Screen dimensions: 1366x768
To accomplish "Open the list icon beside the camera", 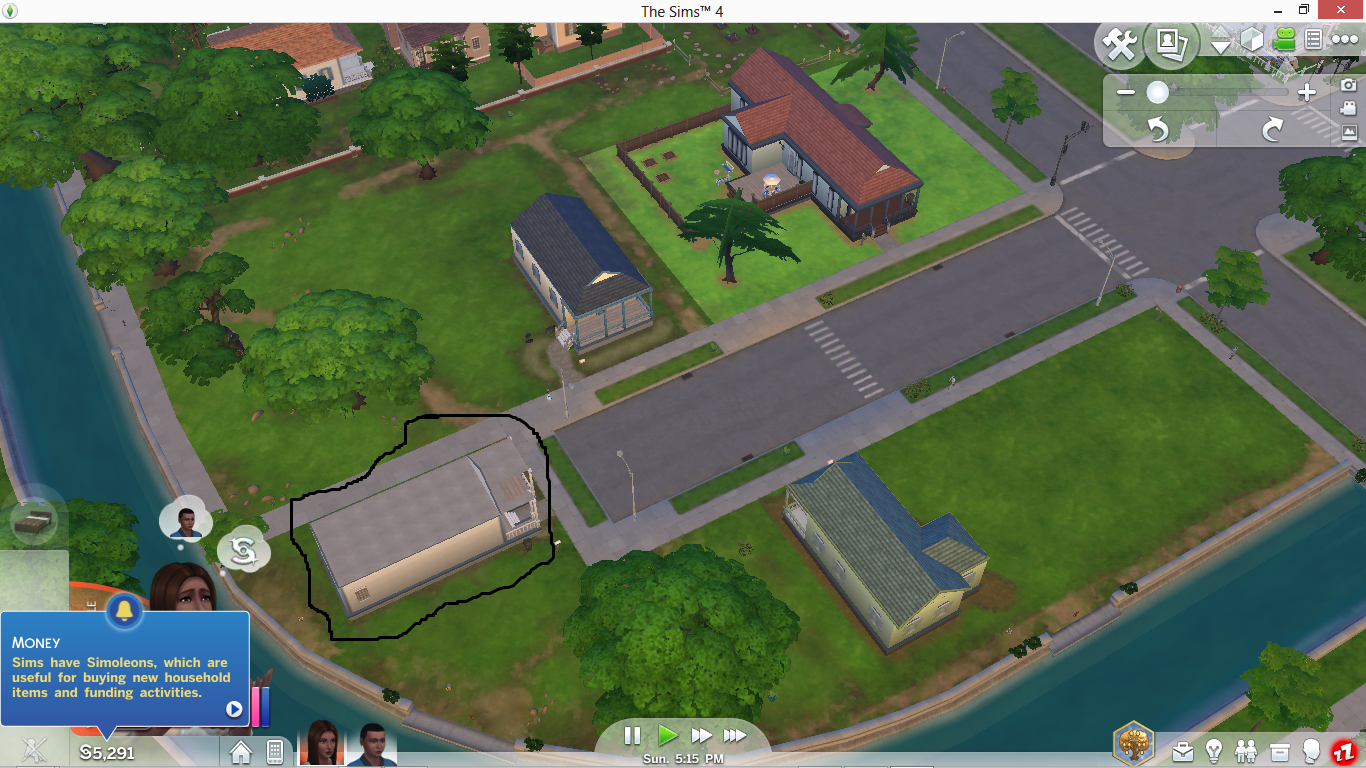I will point(1313,38).
